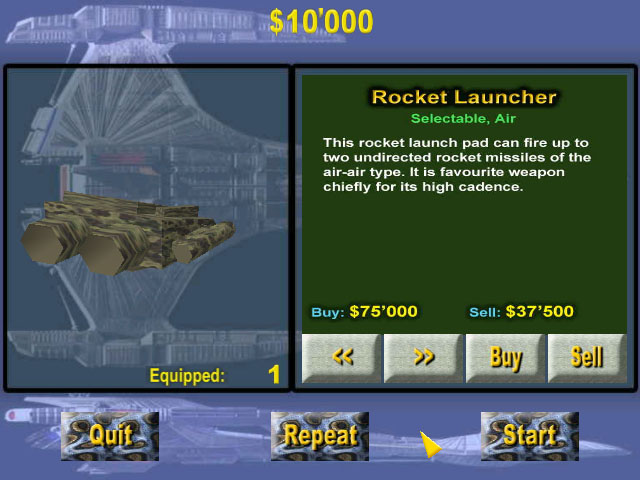
Task: Quit the equipment shop
Action: [x=110, y=436]
